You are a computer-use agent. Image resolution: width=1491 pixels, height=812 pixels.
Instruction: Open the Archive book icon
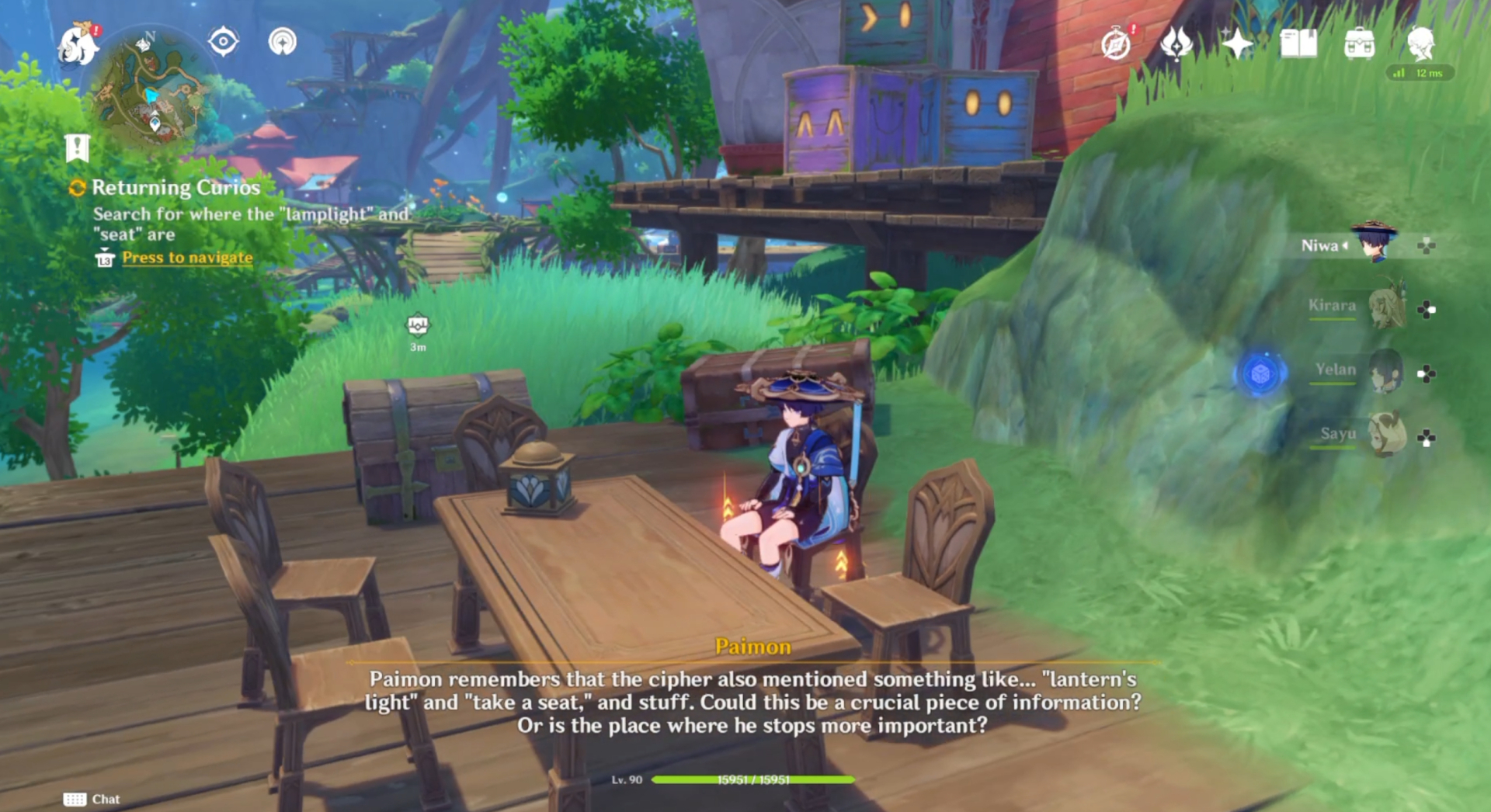click(1299, 45)
